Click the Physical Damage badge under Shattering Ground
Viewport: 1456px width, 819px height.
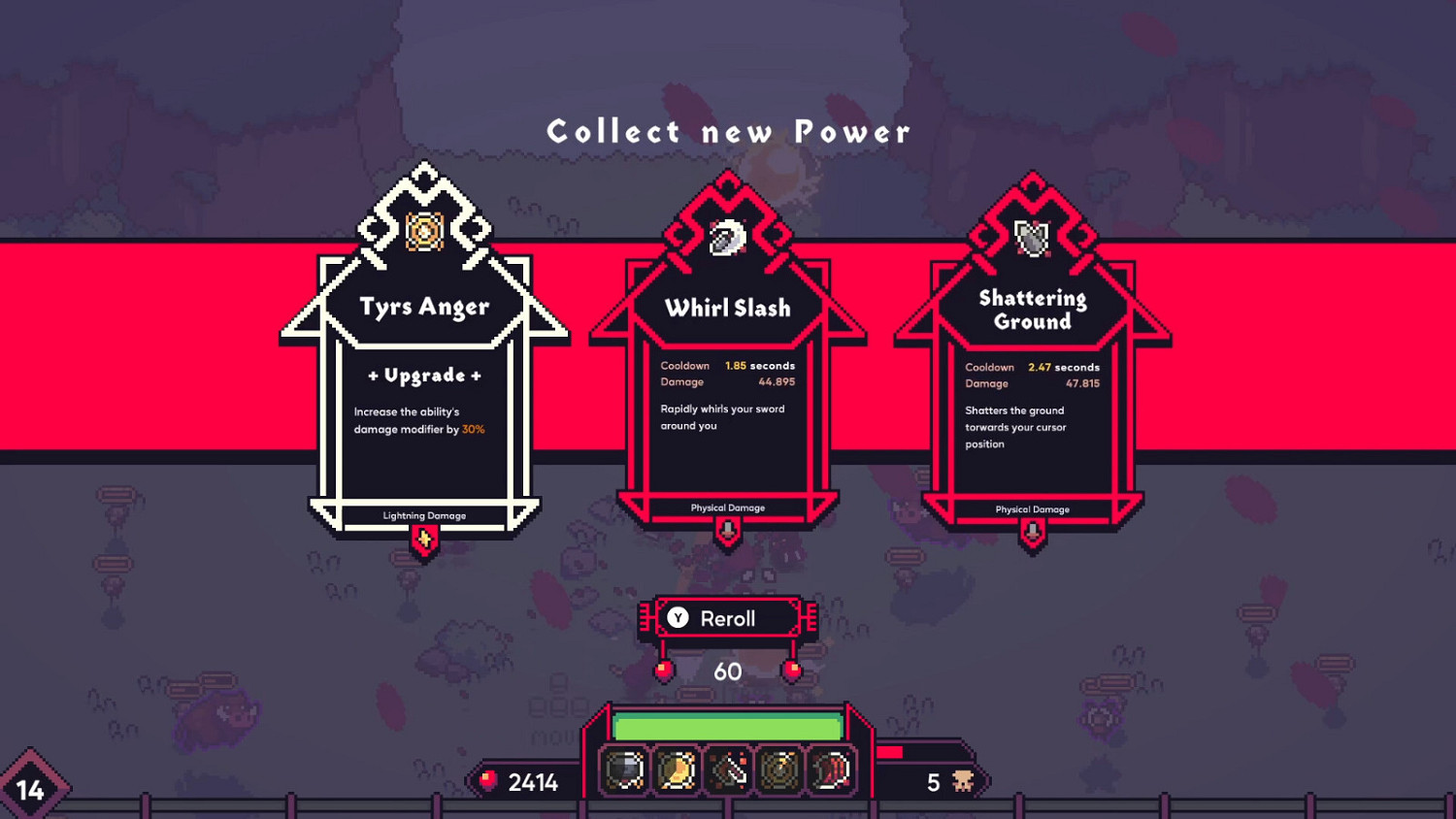[1032, 508]
